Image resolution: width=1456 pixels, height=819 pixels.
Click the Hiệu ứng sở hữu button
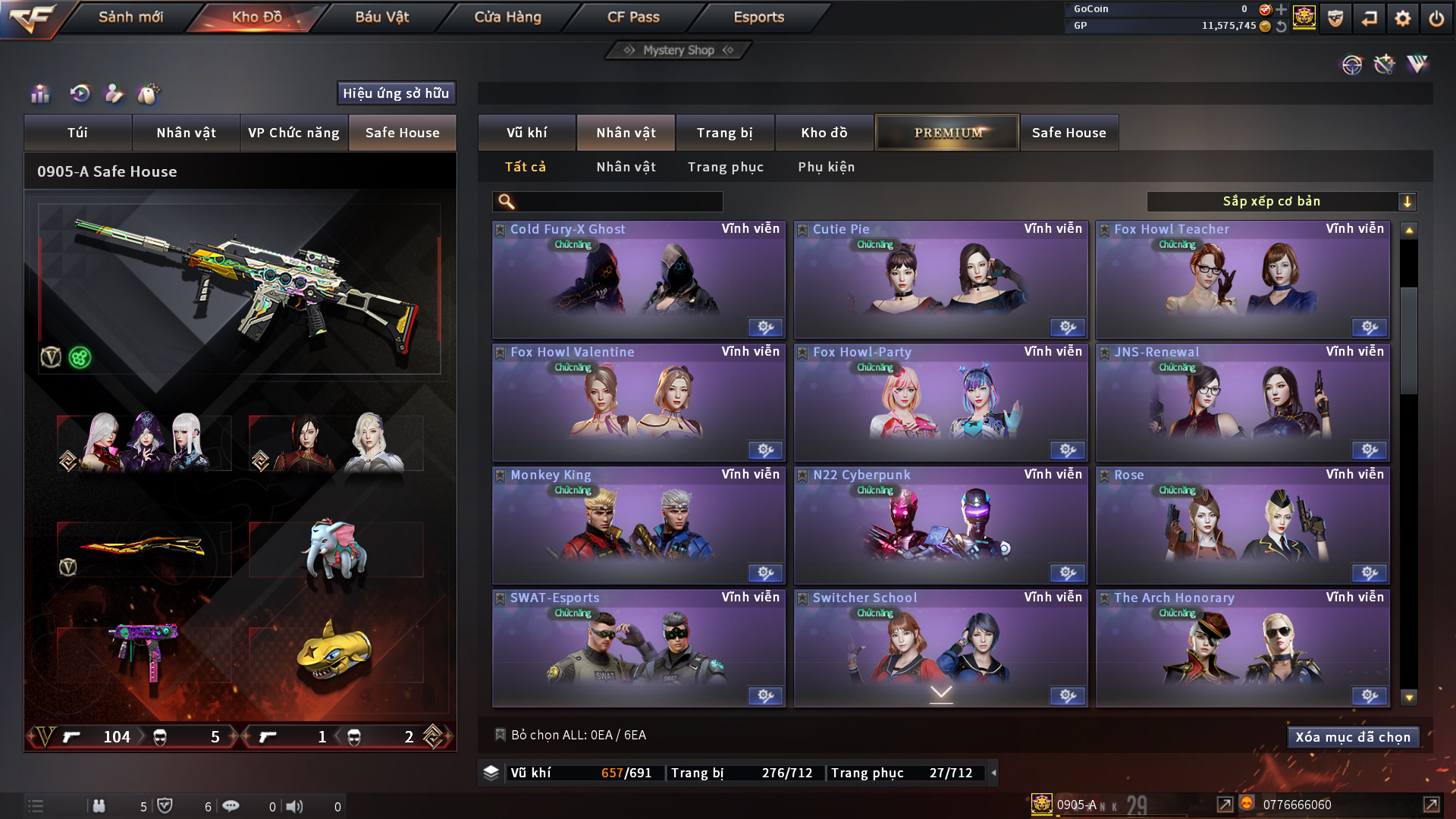(396, 93)
